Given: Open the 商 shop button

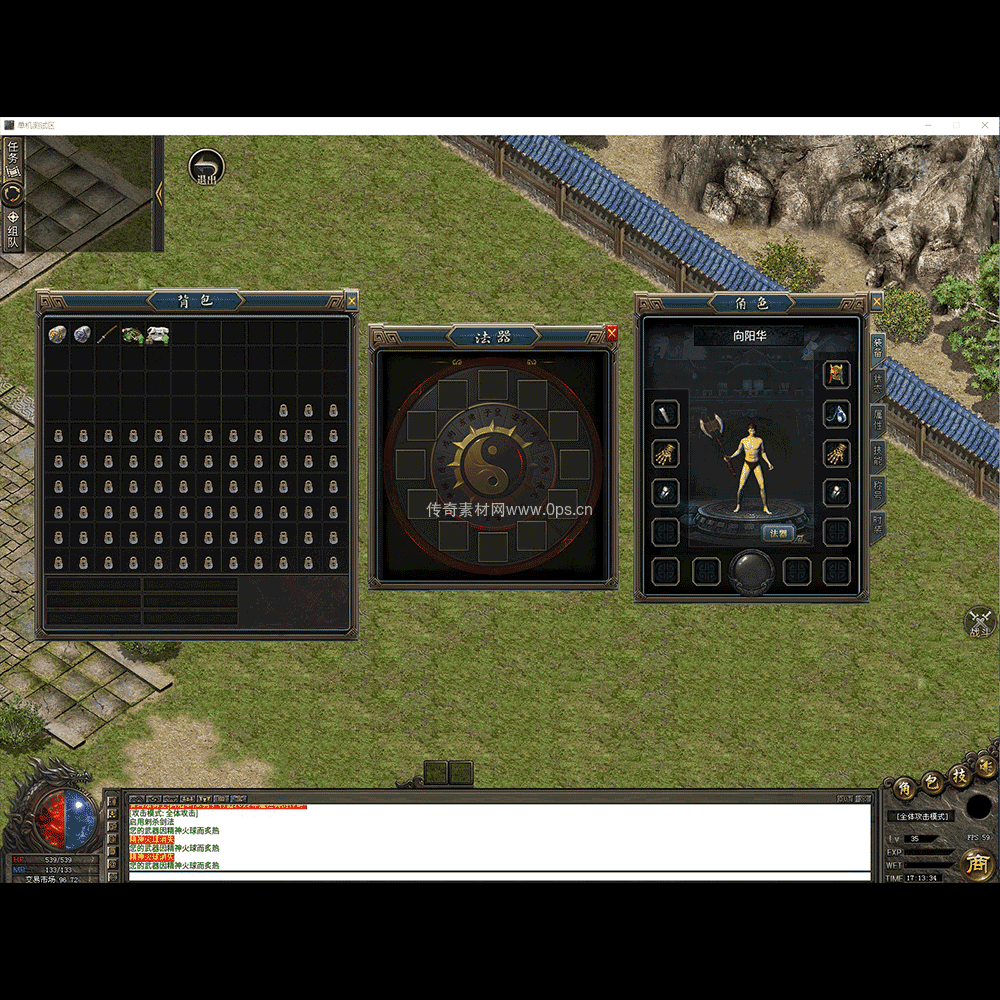Looking at the screenshot, I should [977, 864].
